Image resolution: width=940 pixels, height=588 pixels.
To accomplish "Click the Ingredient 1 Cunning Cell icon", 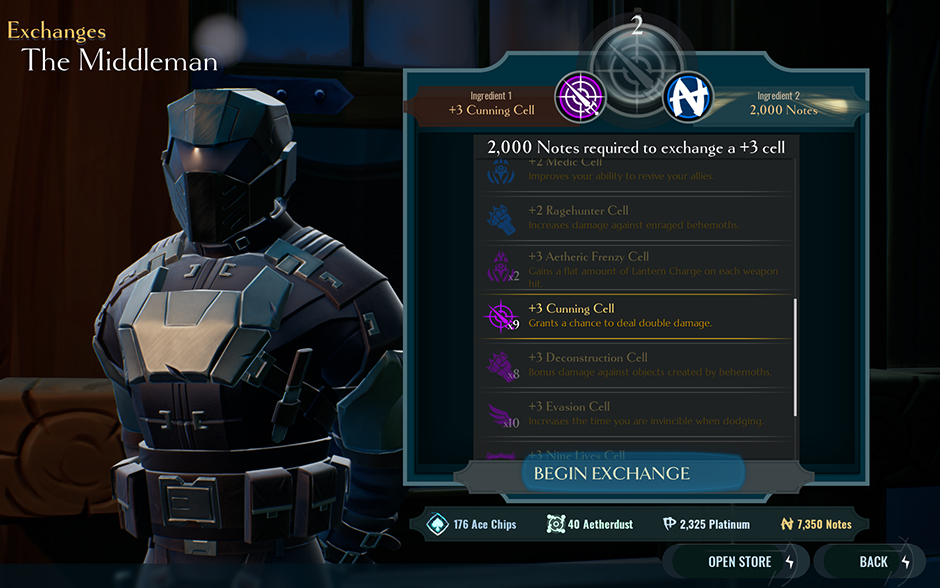I will point(581,98).
